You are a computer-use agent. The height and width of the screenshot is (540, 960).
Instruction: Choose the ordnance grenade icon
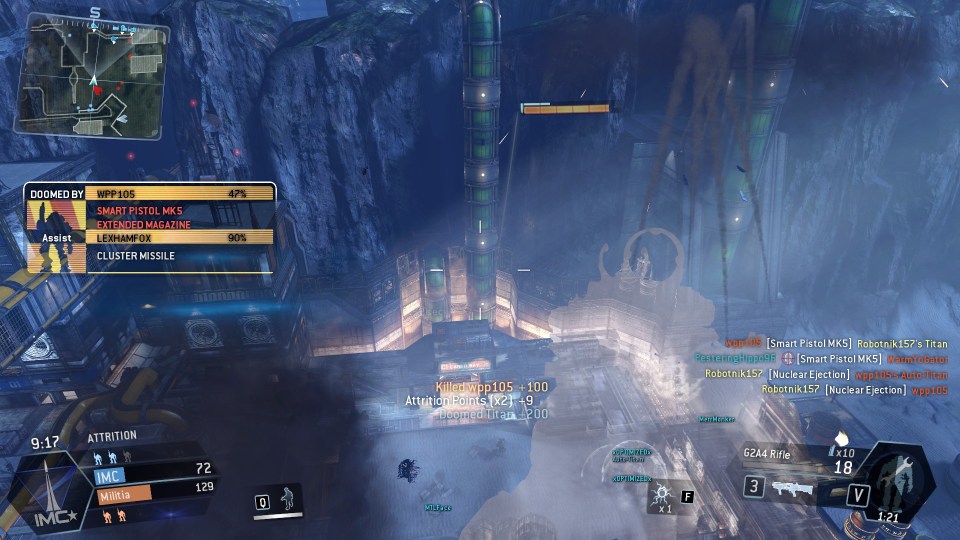661,496
